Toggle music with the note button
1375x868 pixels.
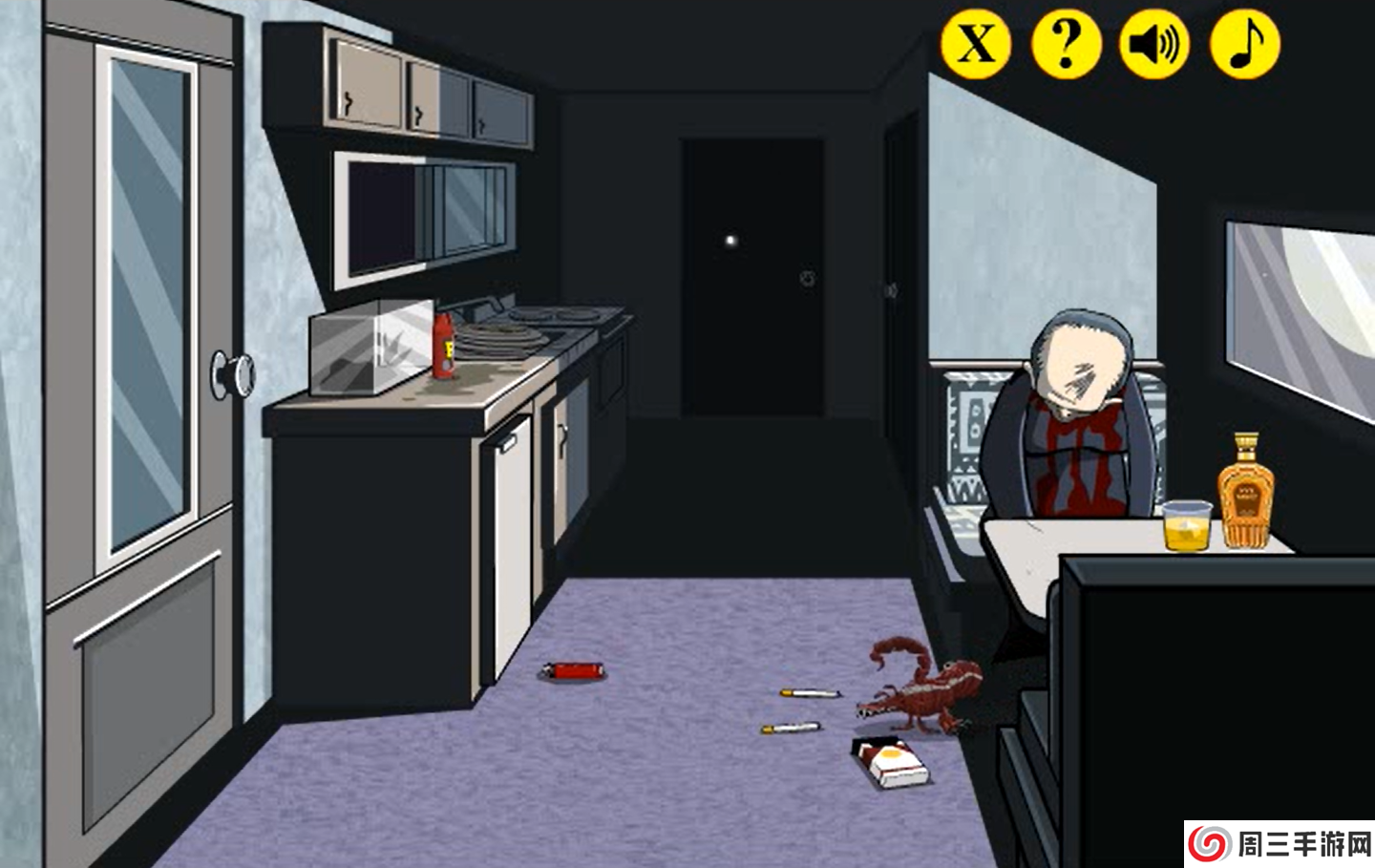click(x=1244, y=44)
